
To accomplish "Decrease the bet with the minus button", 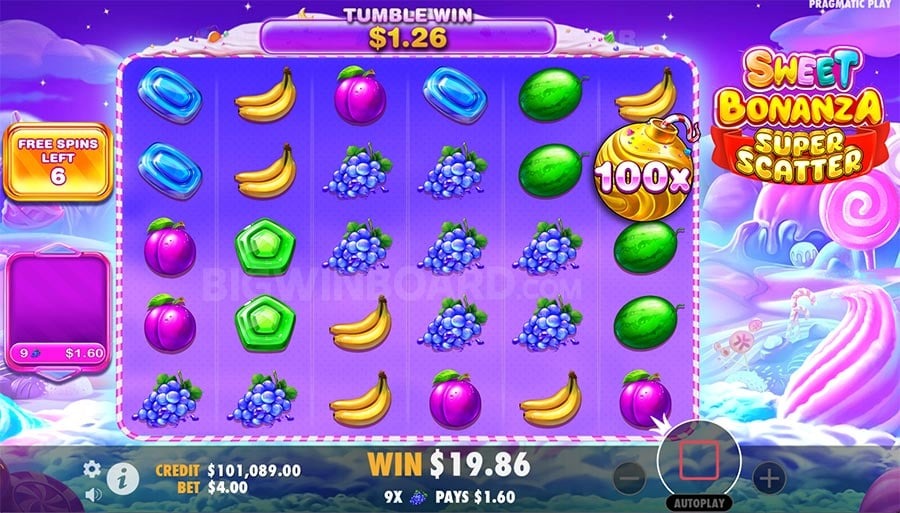I will (629, 478).
